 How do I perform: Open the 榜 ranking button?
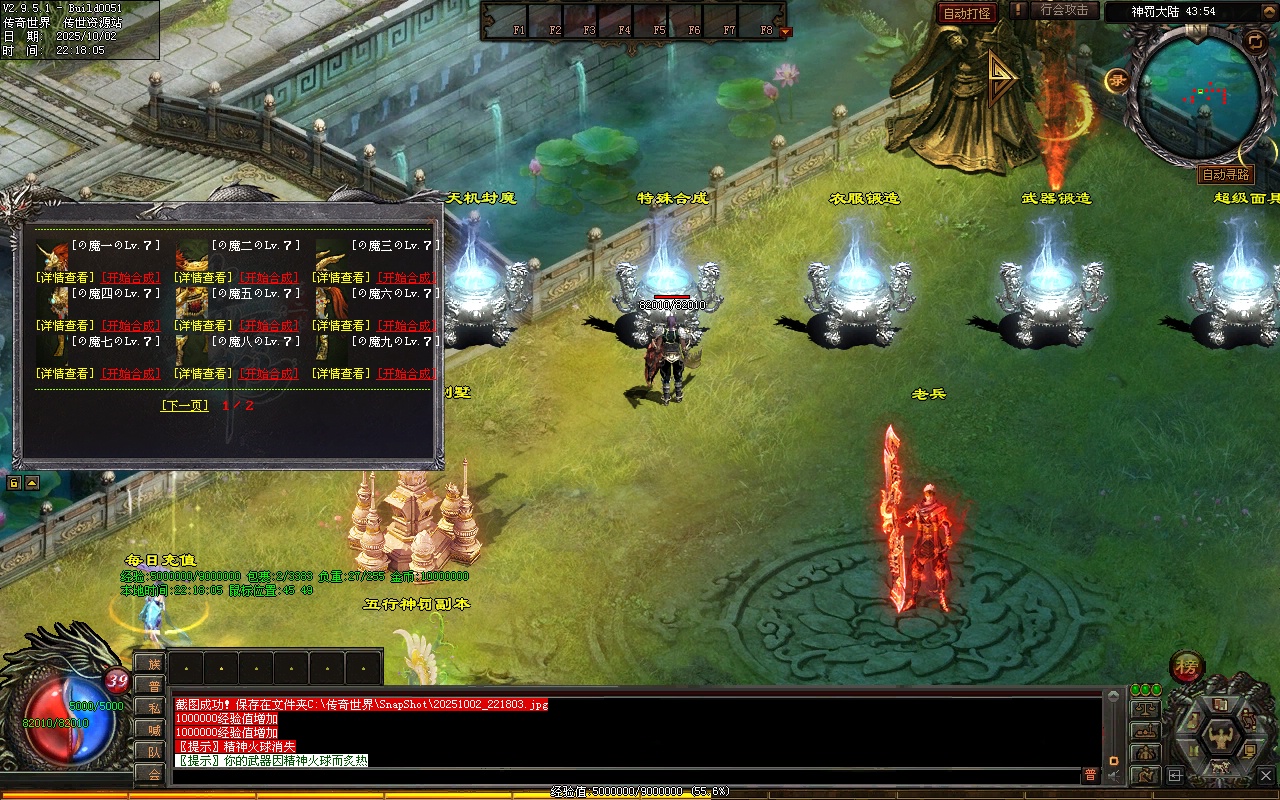click(1186, 667)
